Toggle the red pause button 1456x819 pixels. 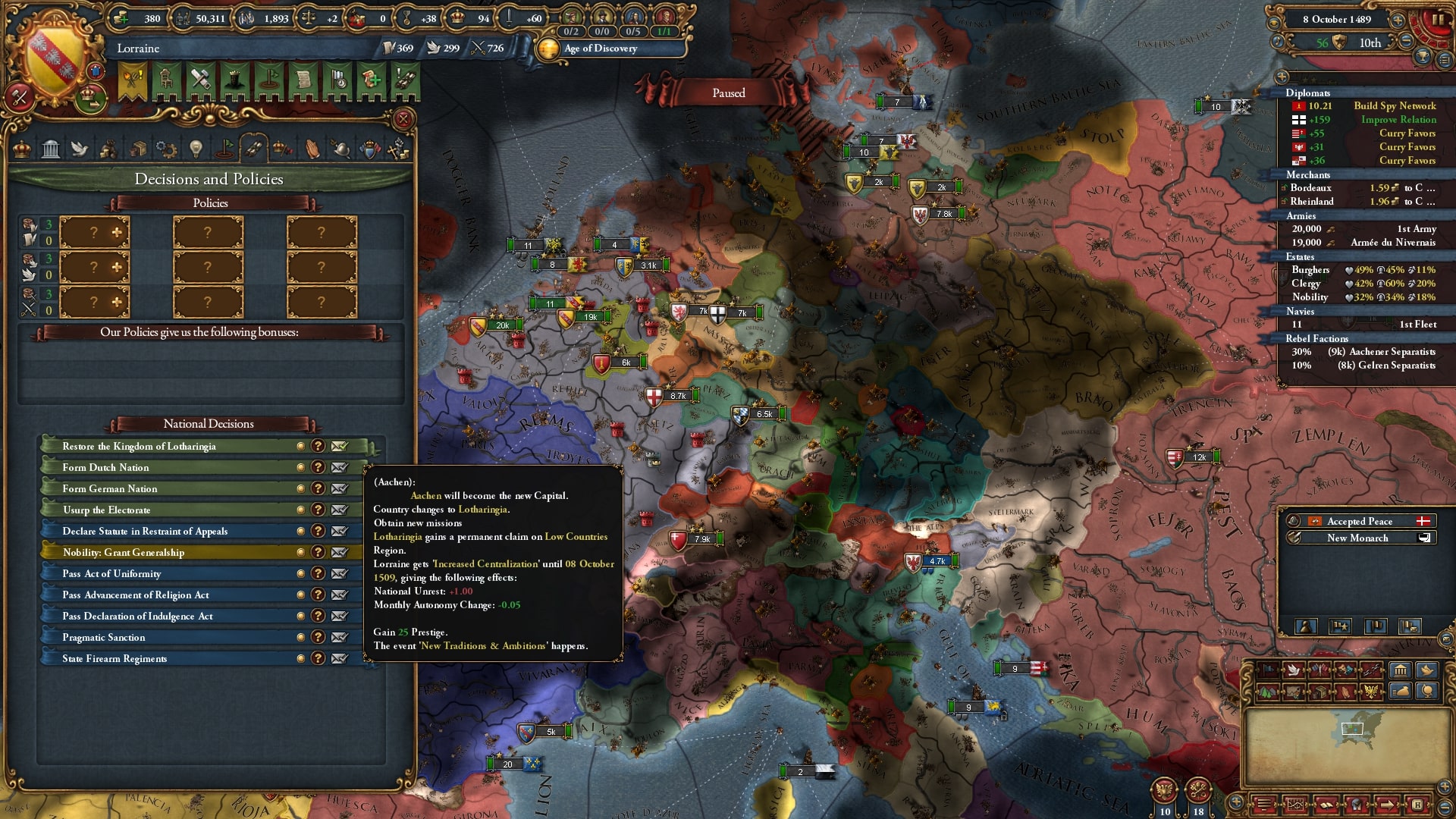pyautogui.click(x=1436, y=20)
